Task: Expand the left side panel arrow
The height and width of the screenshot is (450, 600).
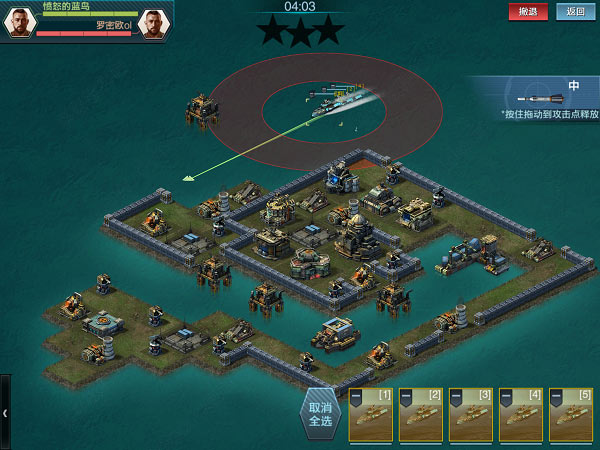Action: [5, 411]
